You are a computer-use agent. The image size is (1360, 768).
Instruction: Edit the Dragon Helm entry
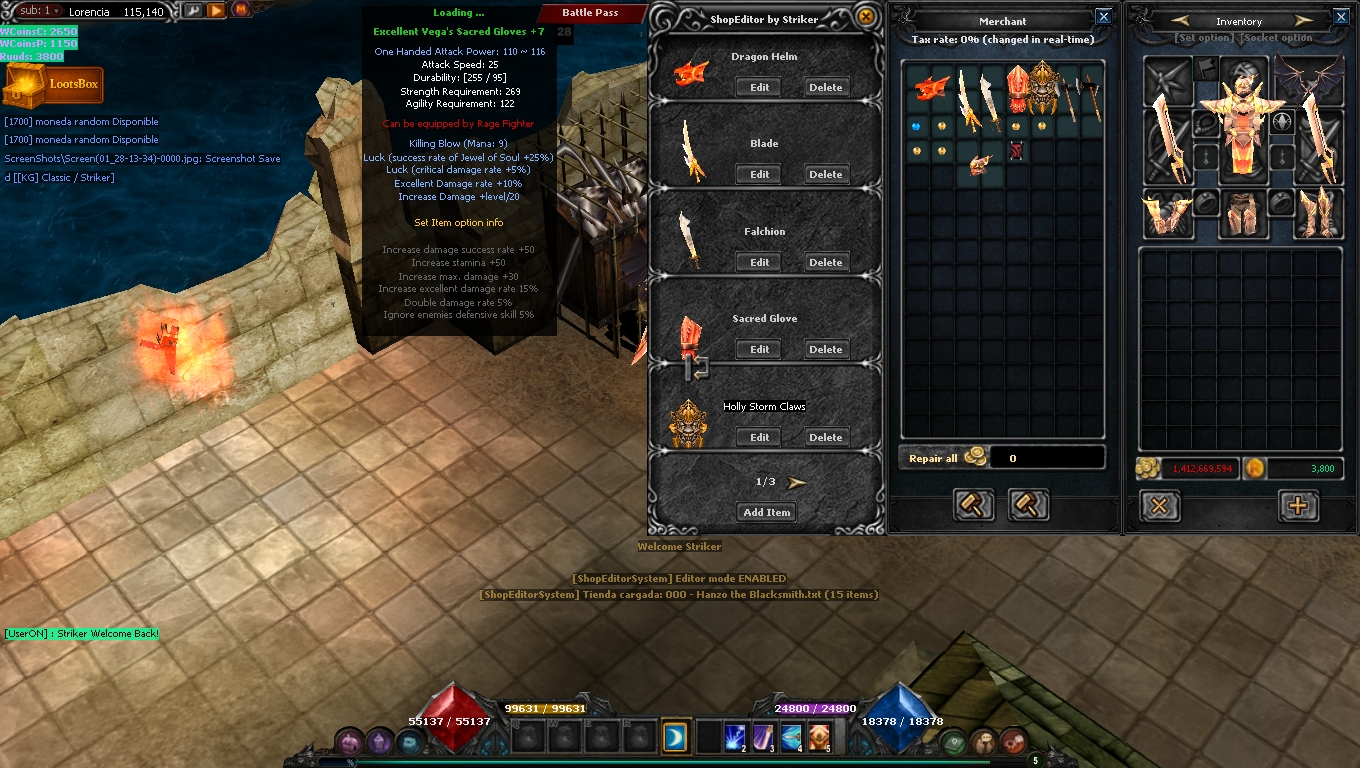759,88
